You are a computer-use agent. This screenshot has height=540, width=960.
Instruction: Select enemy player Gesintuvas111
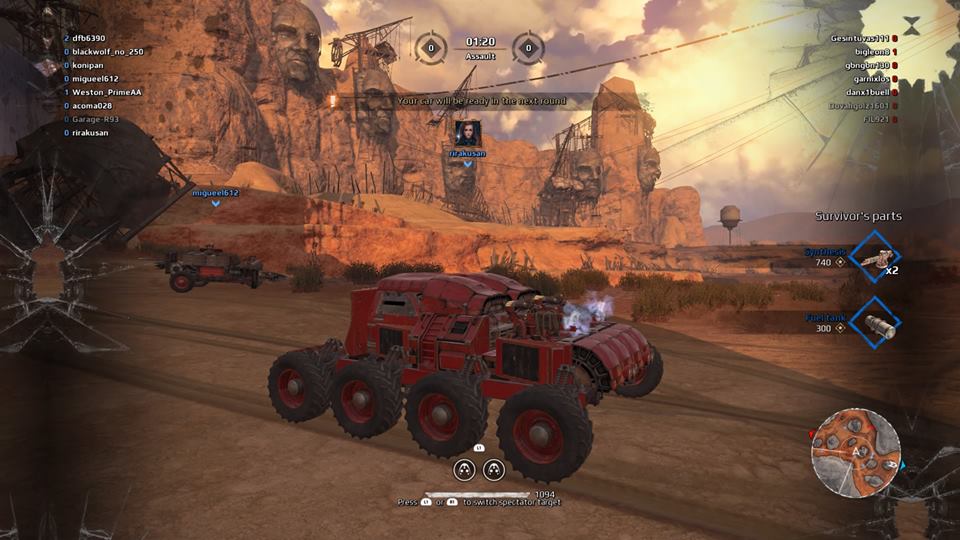click(x=859, y=38)
